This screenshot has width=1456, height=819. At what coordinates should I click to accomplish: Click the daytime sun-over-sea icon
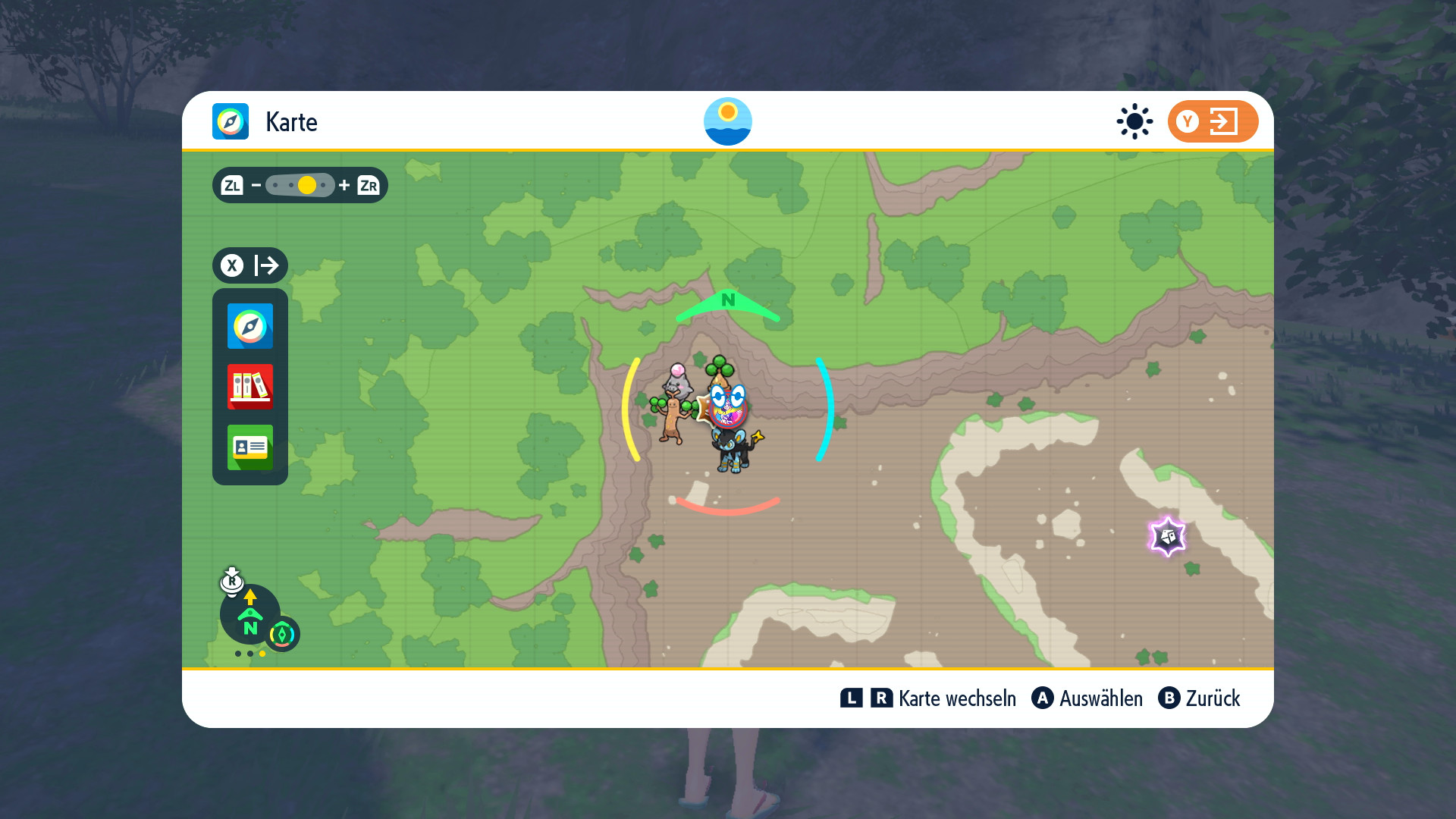pyautogui.click(x=727, y=121)
